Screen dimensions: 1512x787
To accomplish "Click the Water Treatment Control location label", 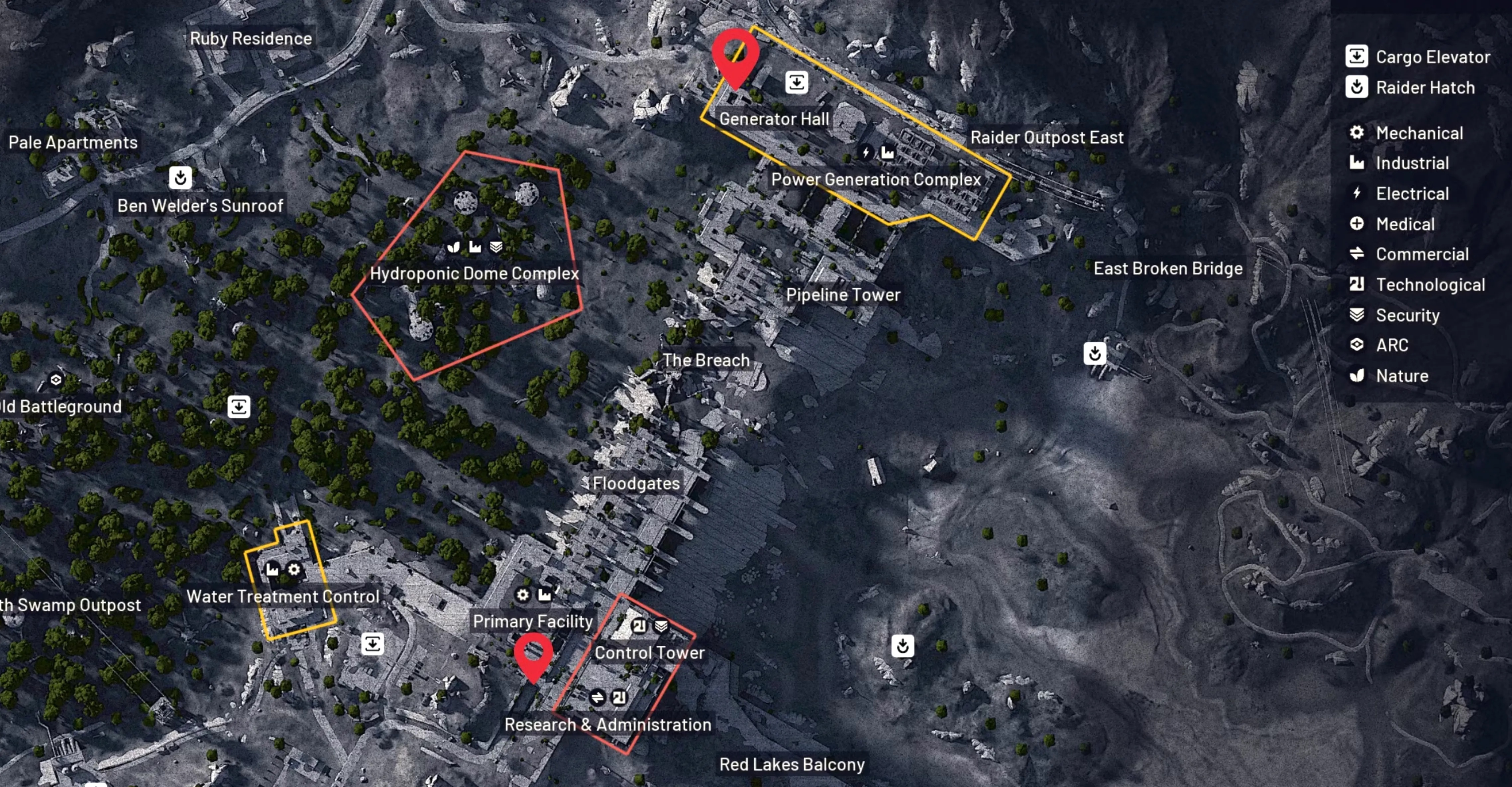I will pos(283,597).
